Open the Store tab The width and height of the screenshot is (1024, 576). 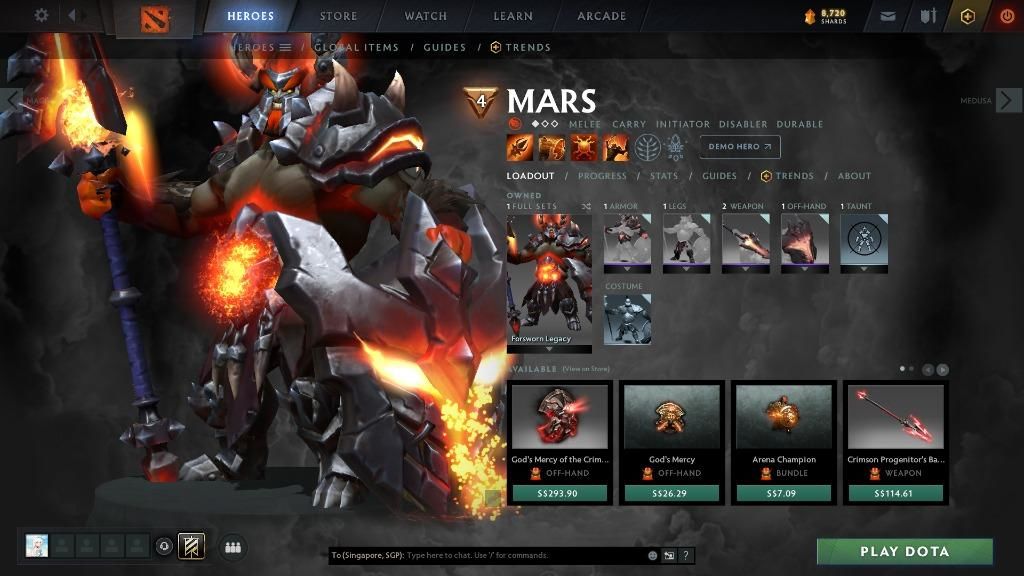(338, 16)
